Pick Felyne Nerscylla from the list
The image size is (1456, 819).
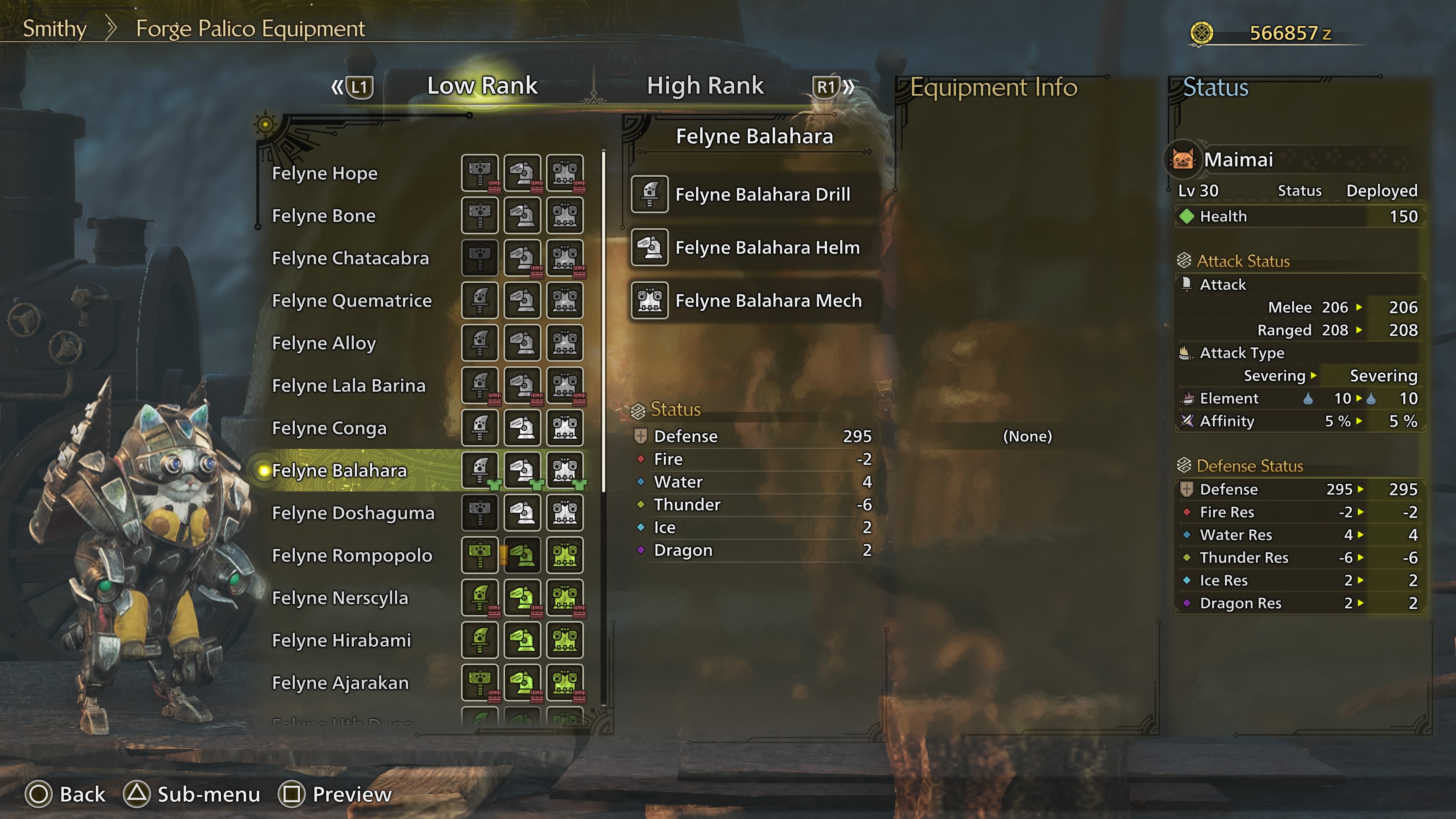click(x=340, y=598)
